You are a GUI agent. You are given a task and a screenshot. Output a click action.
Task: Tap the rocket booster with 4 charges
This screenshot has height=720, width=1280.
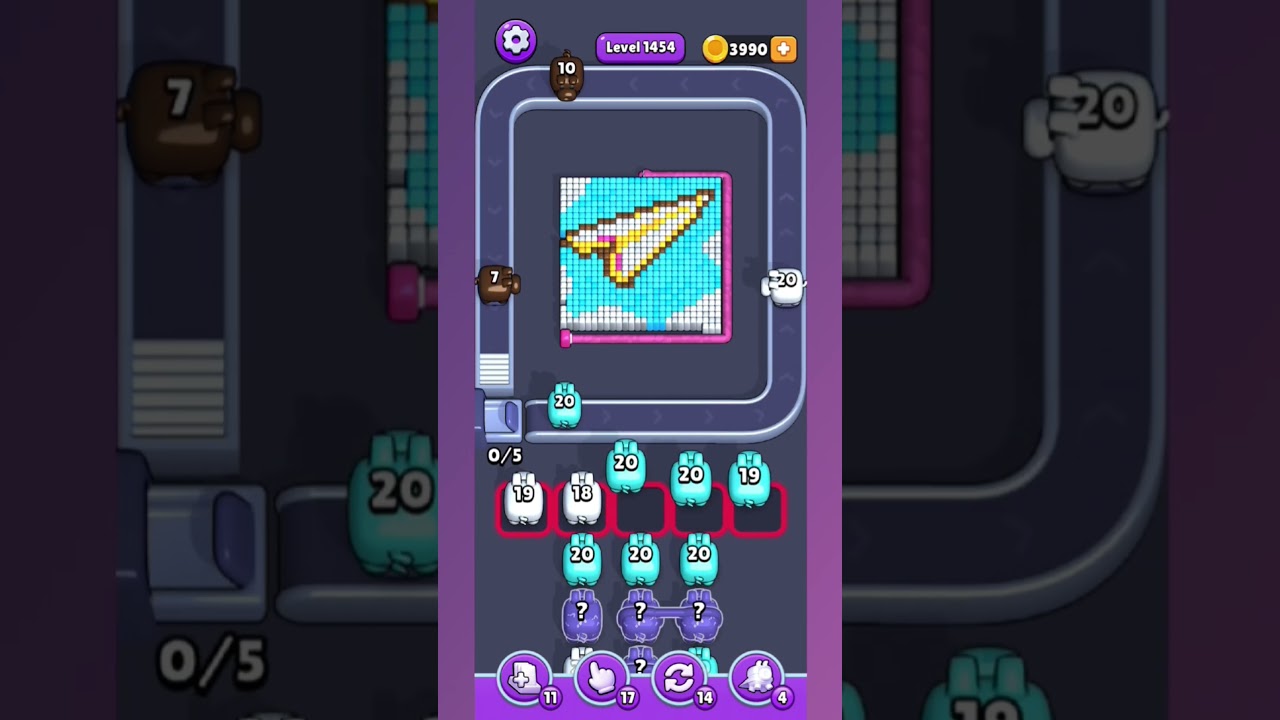[x=757, y=678]
